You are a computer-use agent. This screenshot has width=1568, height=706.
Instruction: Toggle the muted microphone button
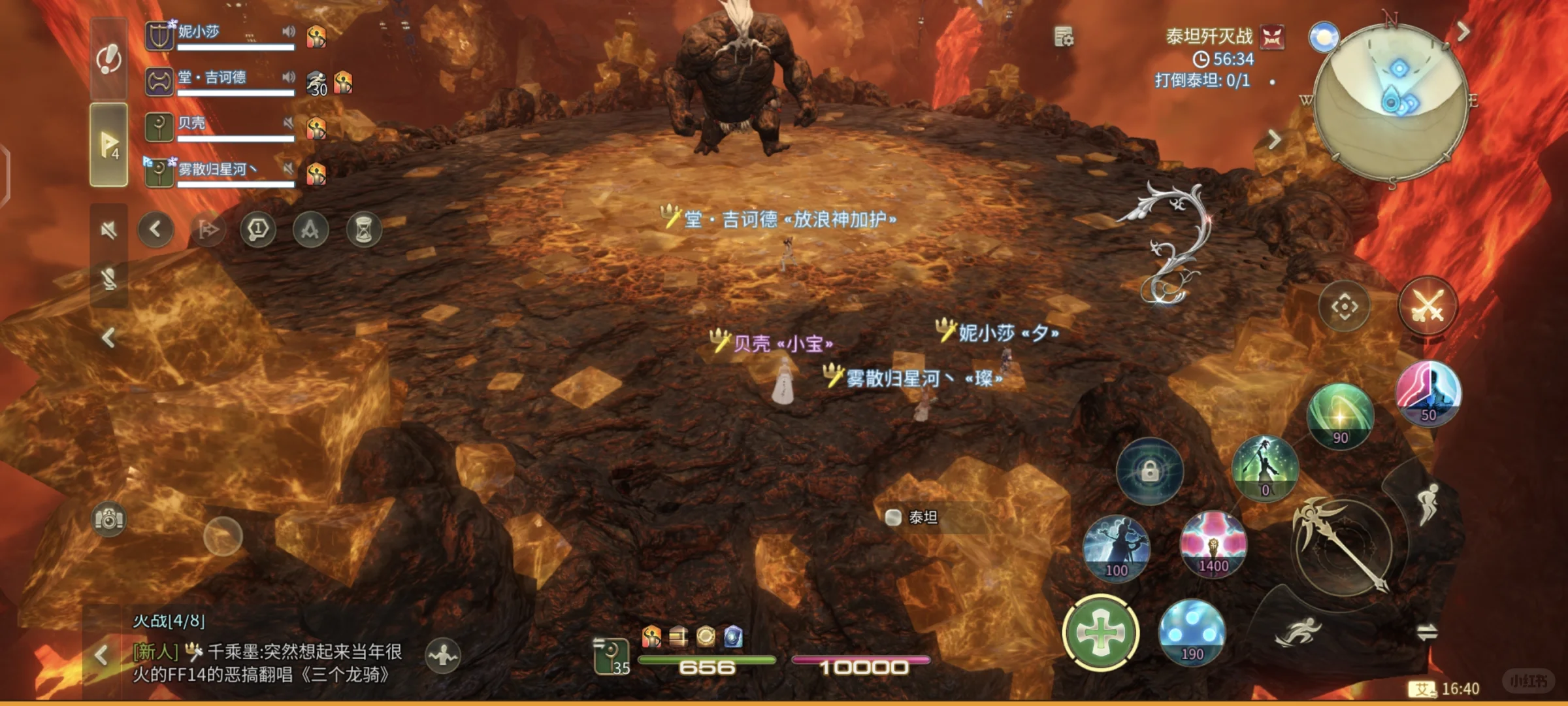click(x=109, y=280)
